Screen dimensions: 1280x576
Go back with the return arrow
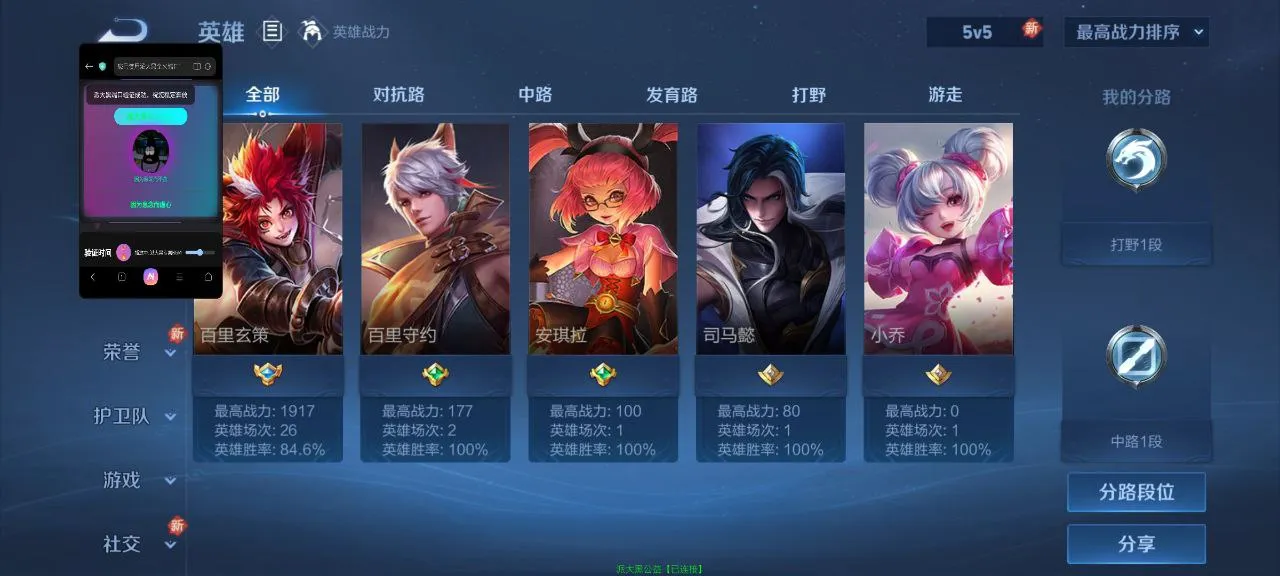(x=122, y=30)
